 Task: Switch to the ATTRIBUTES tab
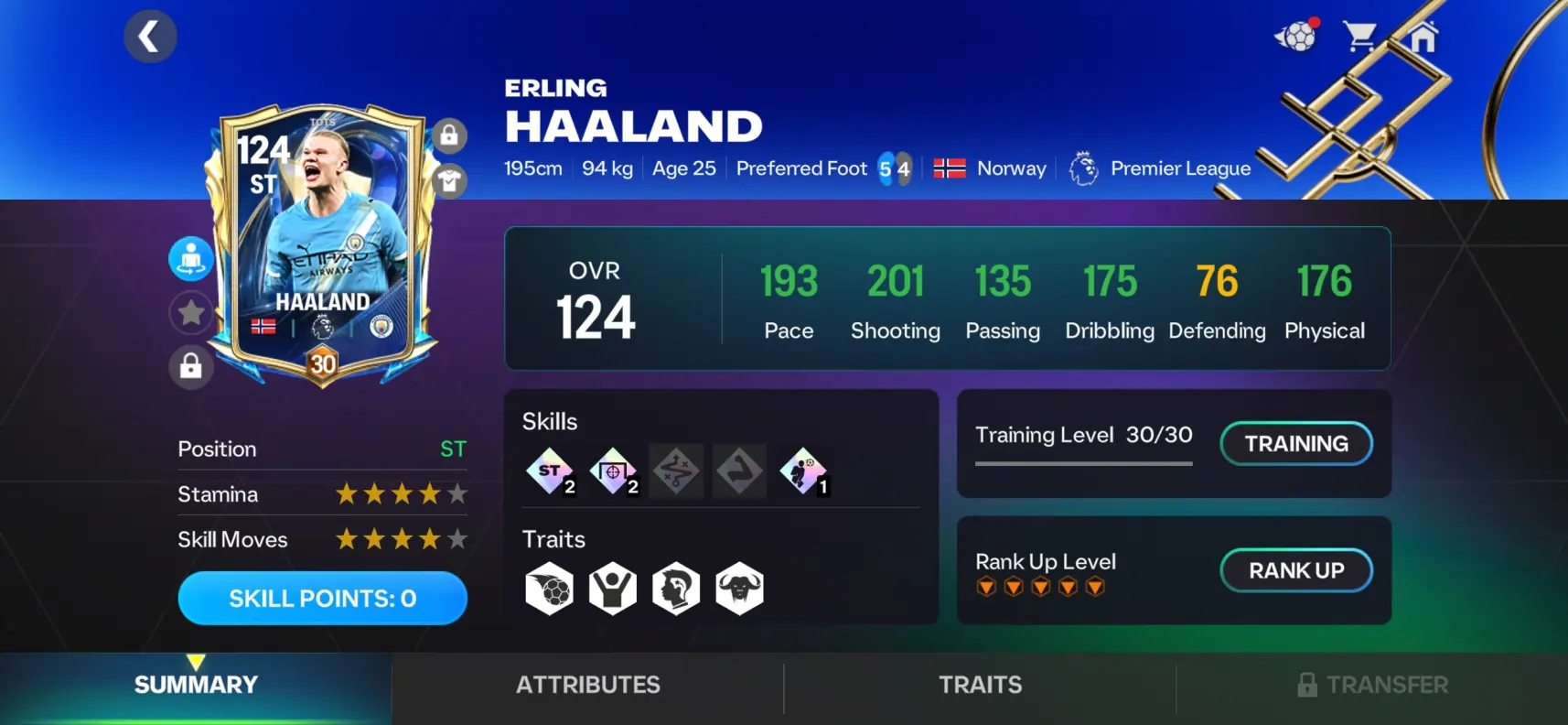tap(588, 685)
